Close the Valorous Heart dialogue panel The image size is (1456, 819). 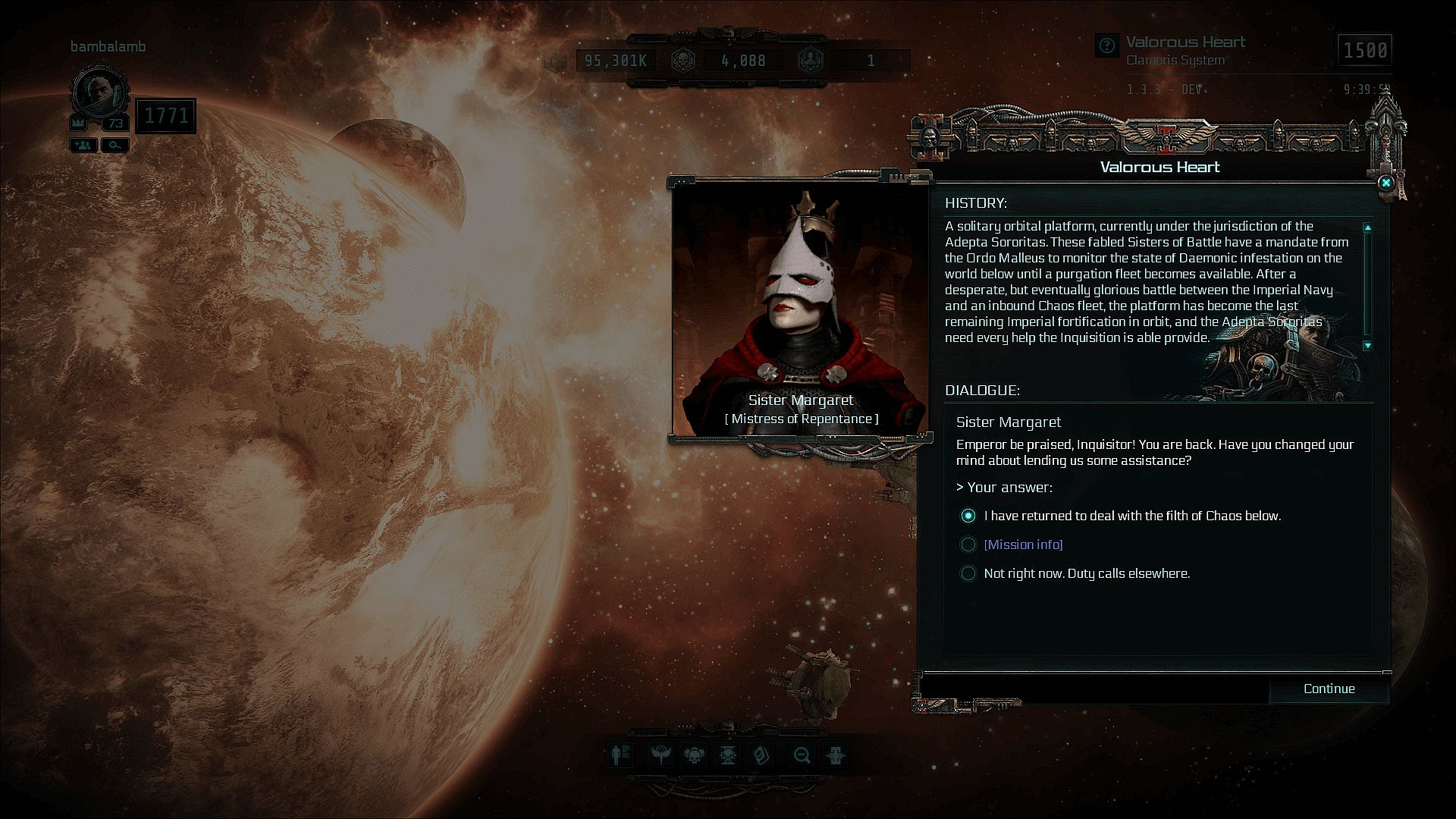click(x=1385, y=183)
